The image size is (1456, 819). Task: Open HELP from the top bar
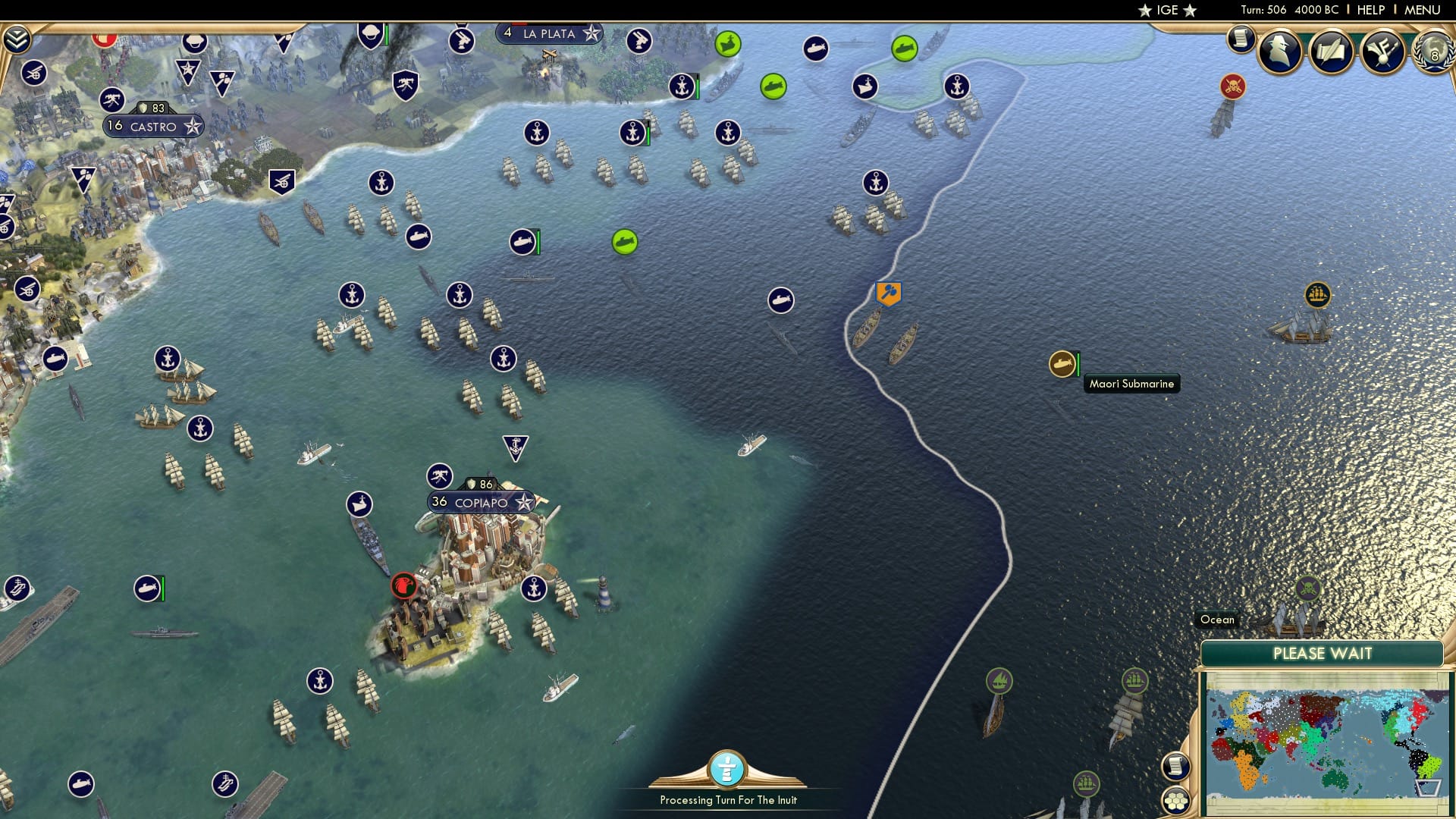(x=1370, y=9)
